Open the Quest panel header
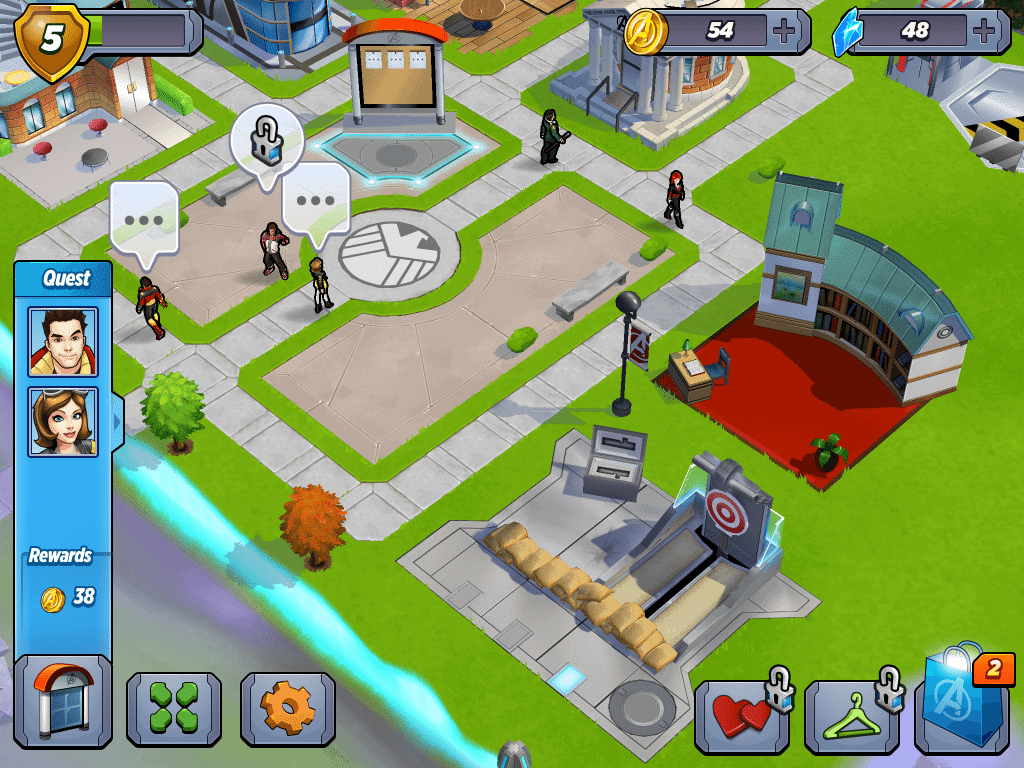The image size is (1024, 768). [x=66, y=278]
